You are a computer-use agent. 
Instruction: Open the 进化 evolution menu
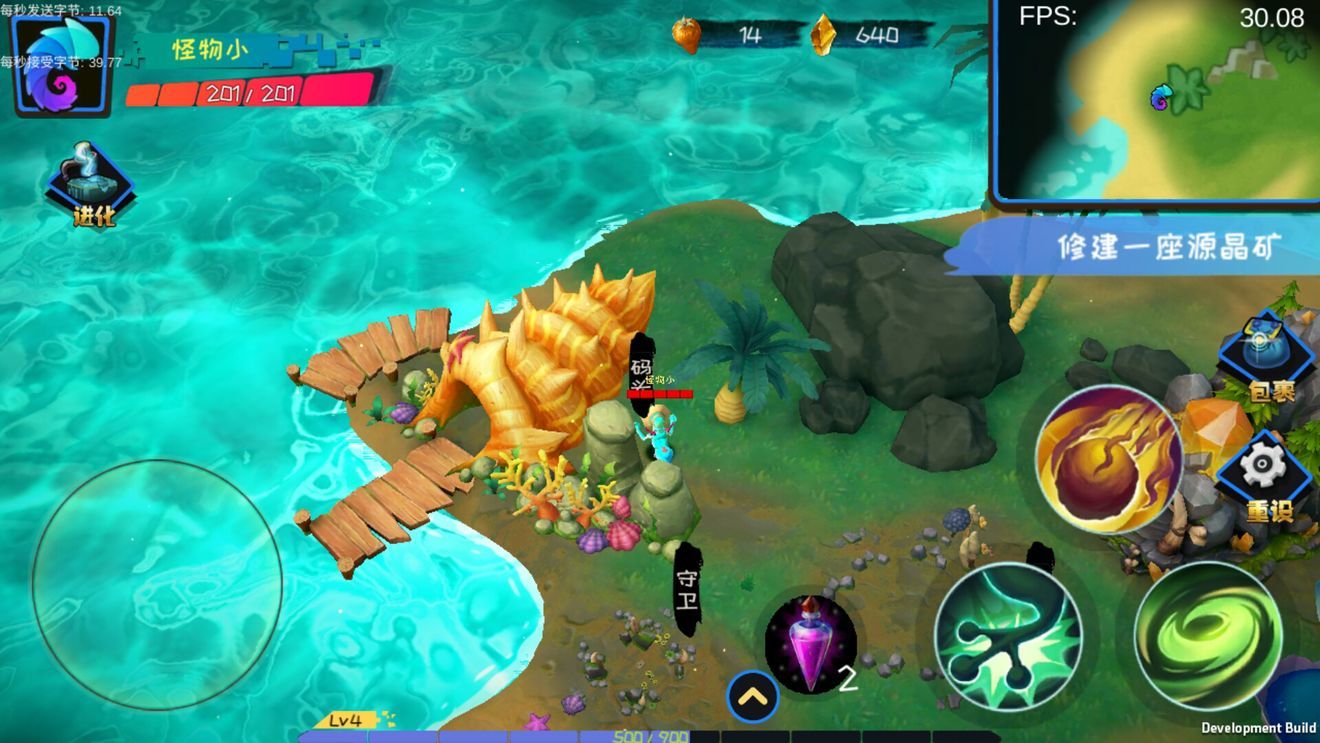point(93,186)
